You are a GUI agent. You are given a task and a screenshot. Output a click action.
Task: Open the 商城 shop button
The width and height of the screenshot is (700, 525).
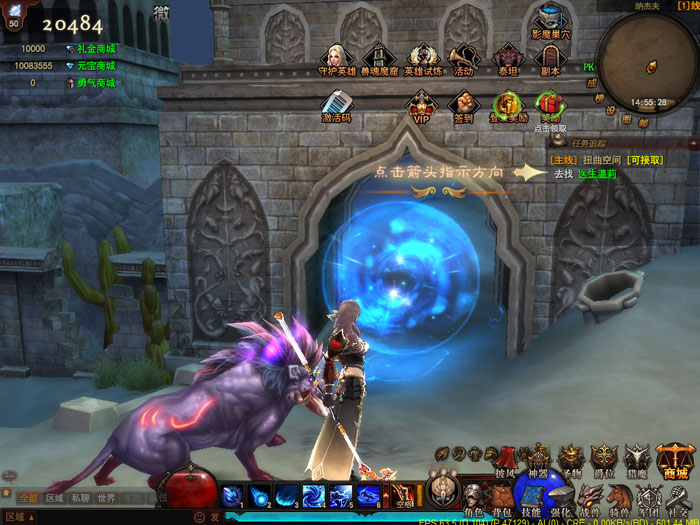point(676,461)
